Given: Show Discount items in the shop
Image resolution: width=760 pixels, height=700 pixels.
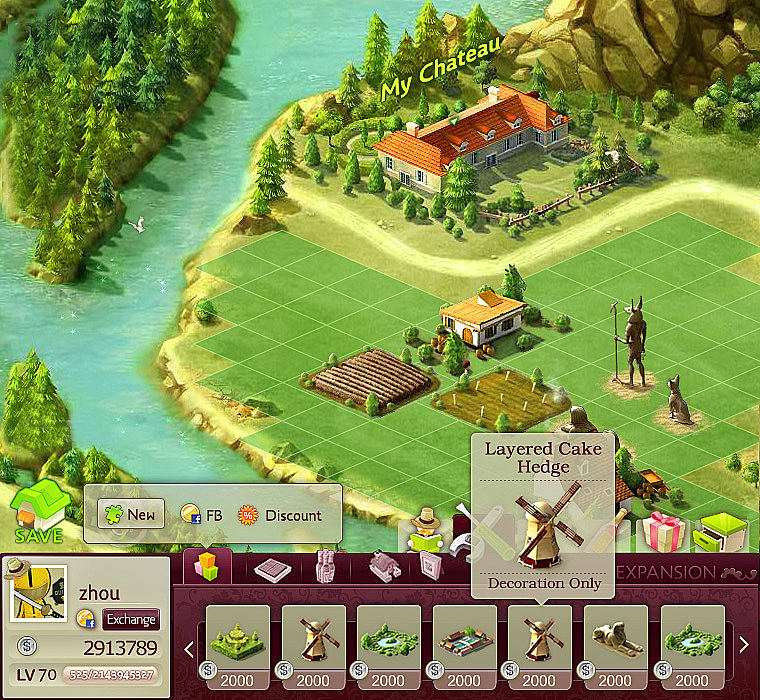Looking at the screenshot, I should [281, 515].
